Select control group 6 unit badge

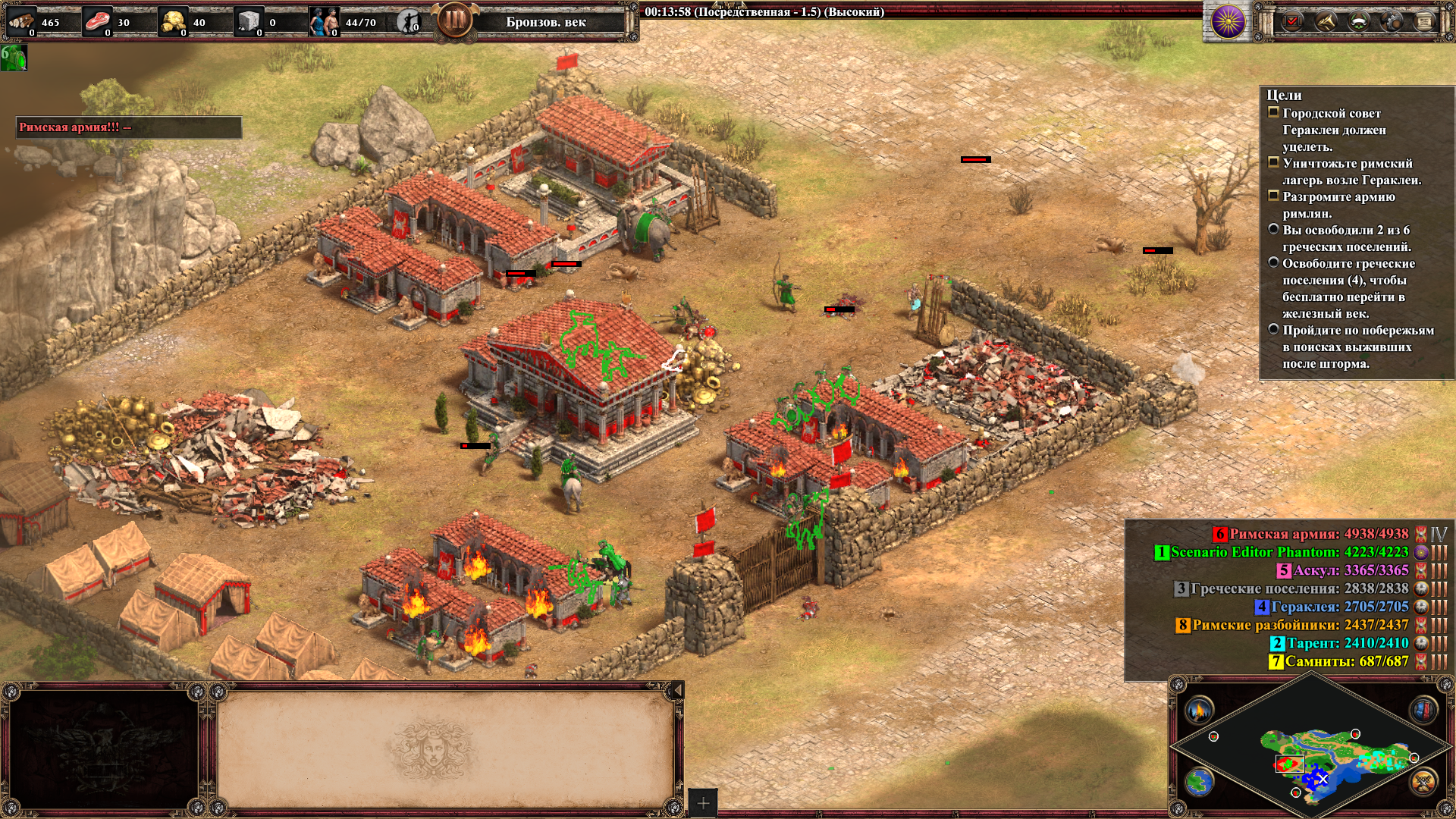click(14, 58)
